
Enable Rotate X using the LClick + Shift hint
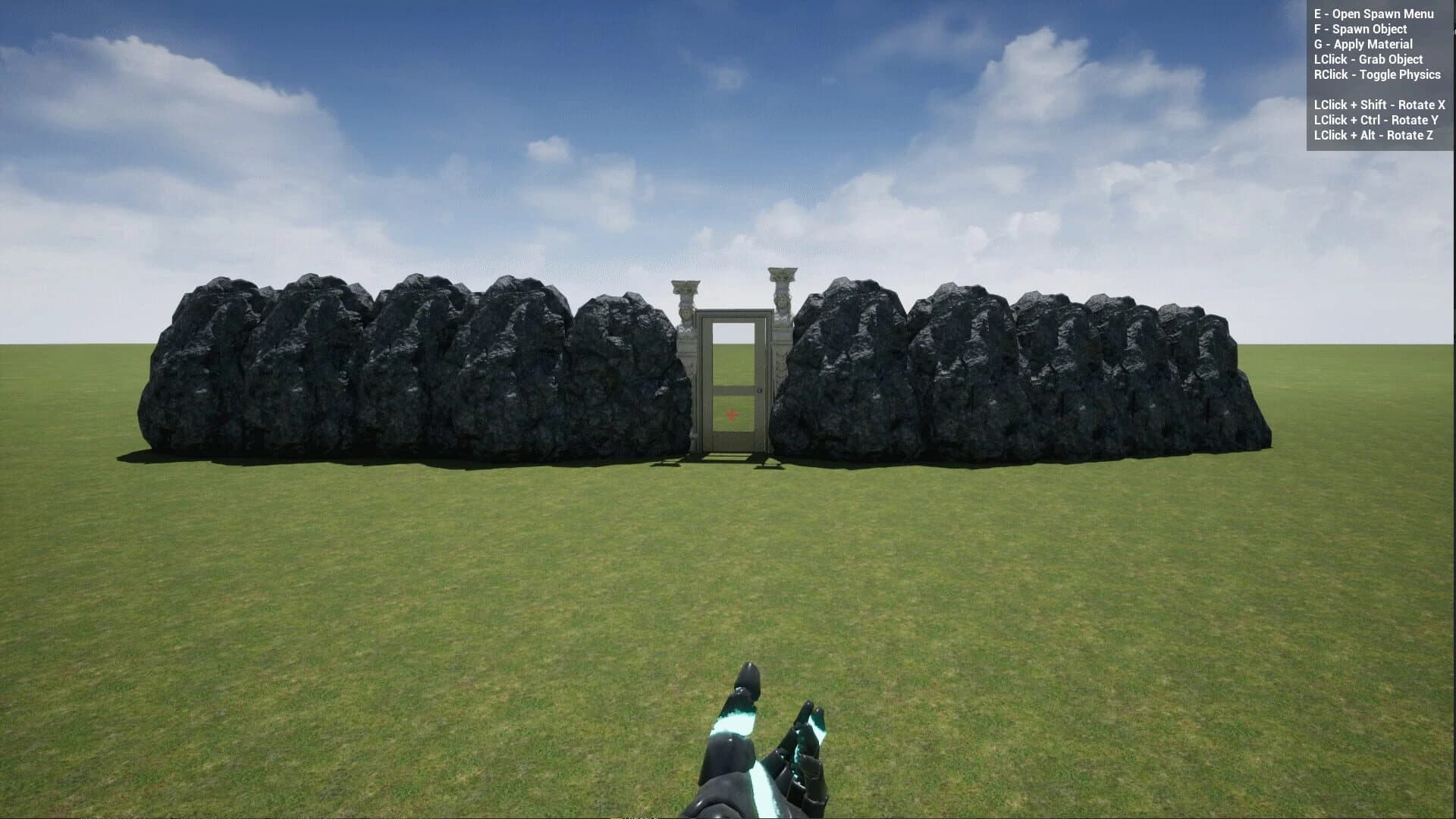[1379, 104]
